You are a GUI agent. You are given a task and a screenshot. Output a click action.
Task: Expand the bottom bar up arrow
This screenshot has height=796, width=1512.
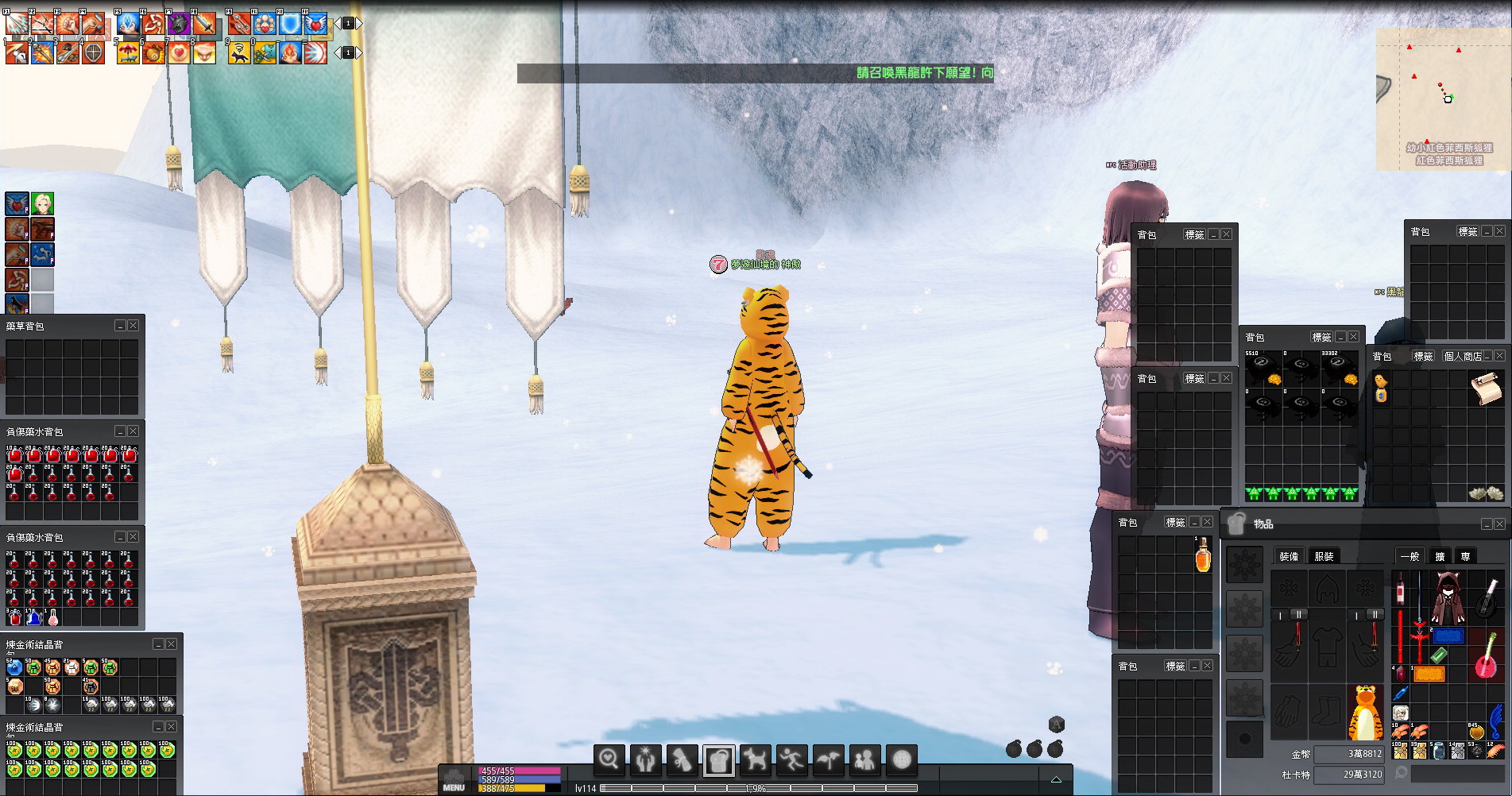[1056, 779]
